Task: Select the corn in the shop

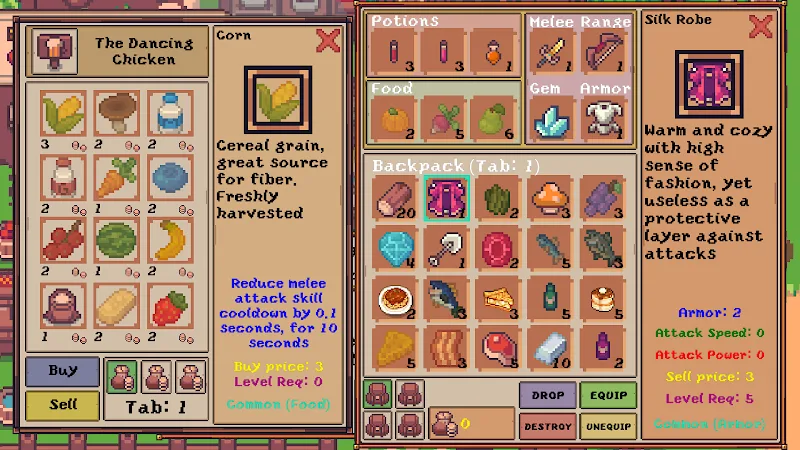Action: (62, 113)
